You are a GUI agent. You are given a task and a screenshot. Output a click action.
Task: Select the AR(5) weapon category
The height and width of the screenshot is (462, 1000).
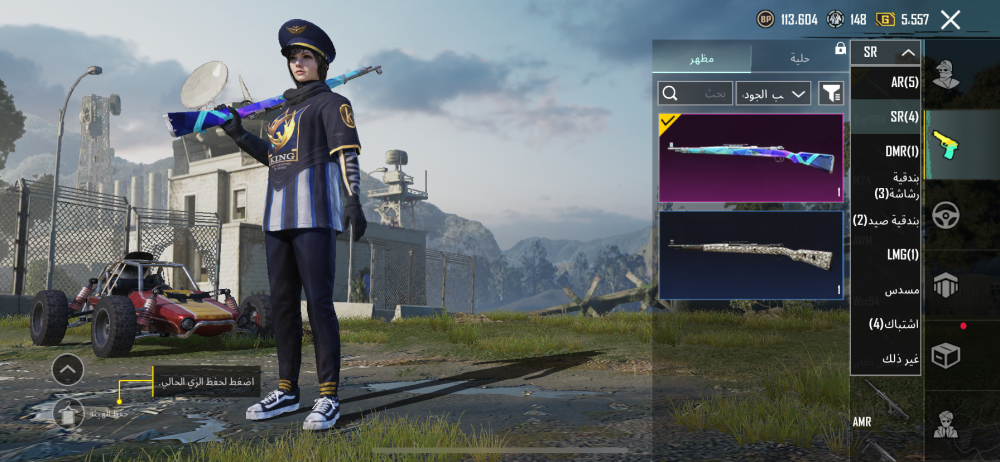tap(903, 82)
